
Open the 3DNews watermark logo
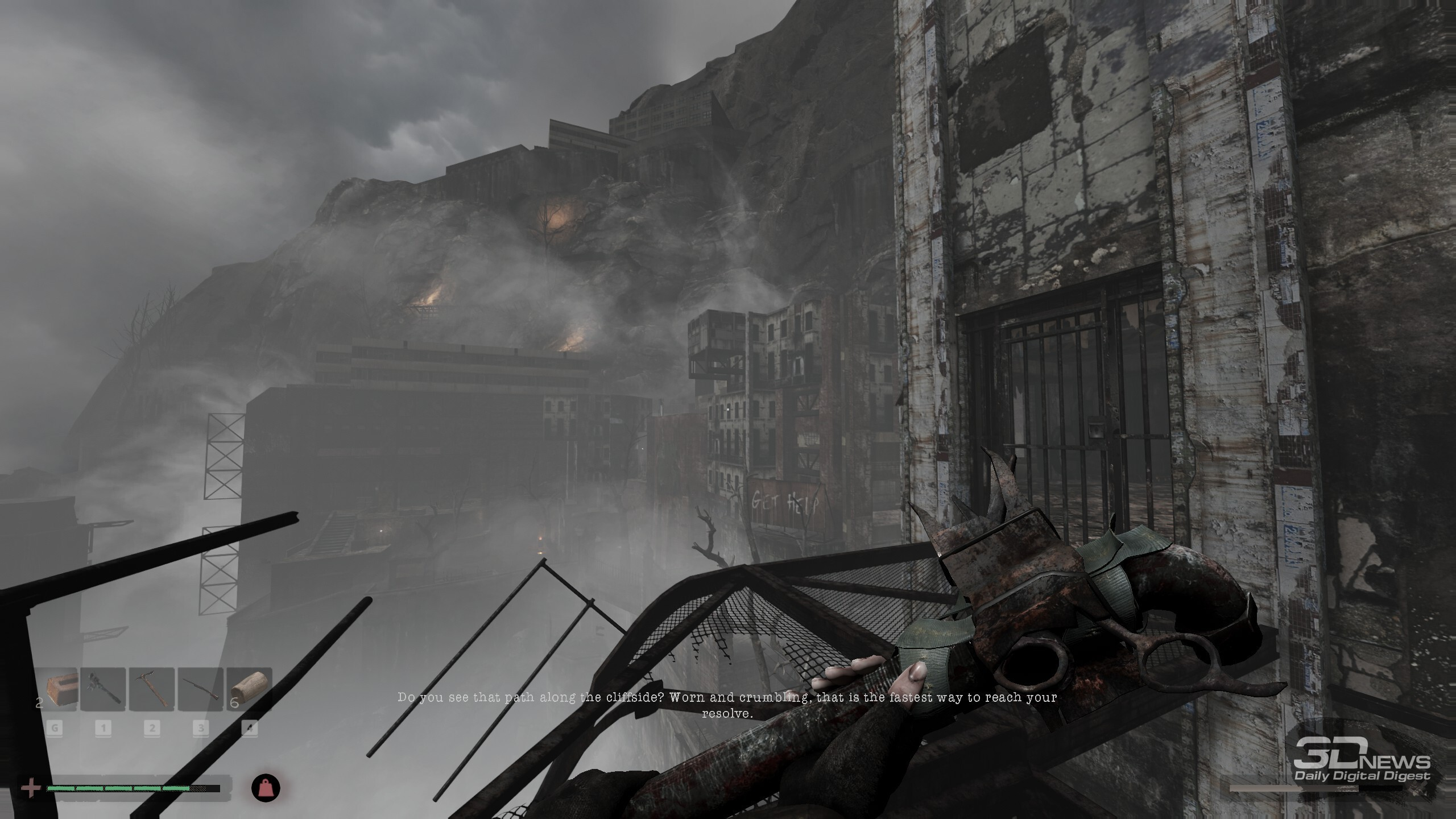1361,767
